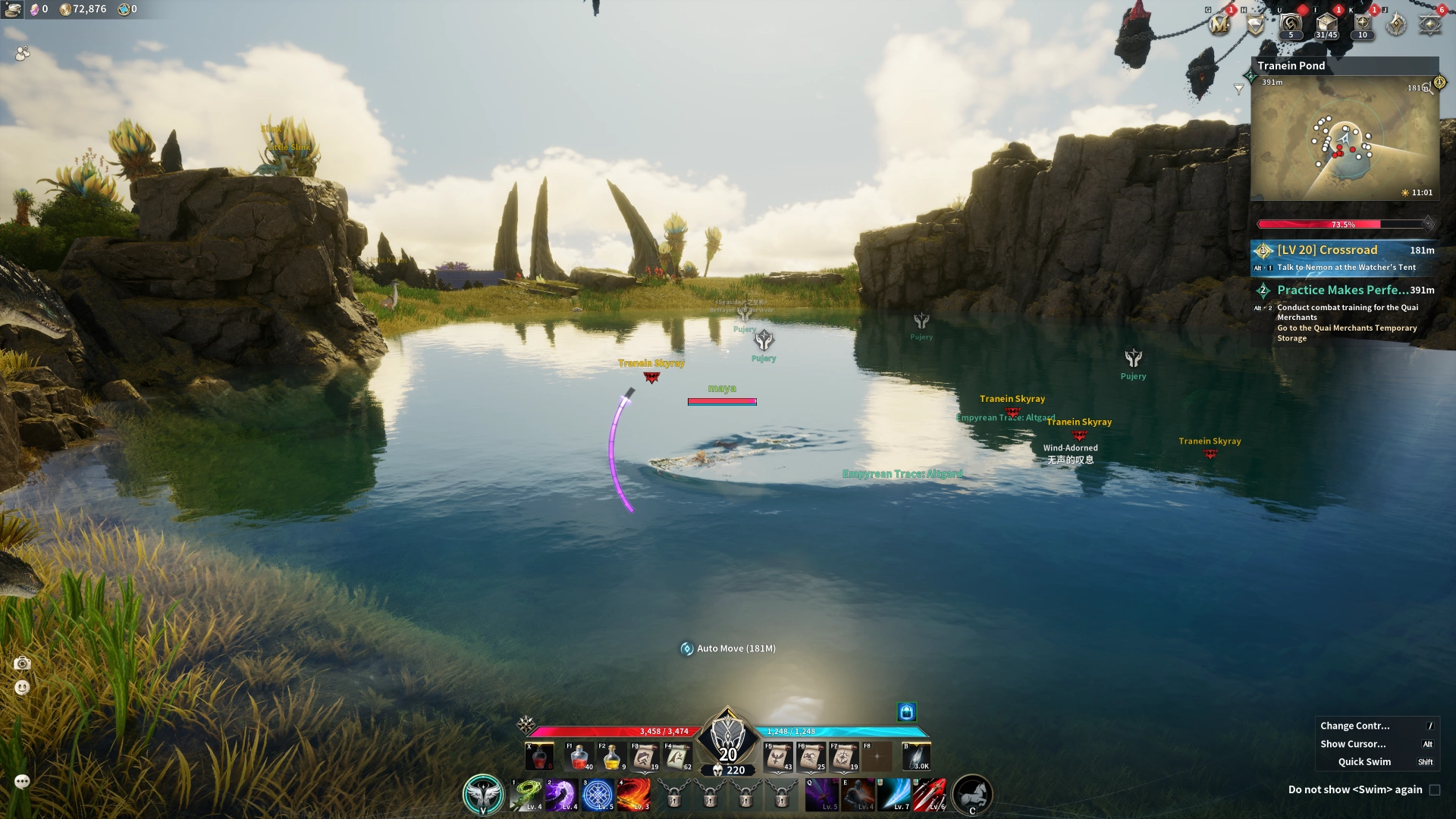This screenshot has height=819, width=1456.
Task: Activate the green whirlwind skill Lv. 4
Action: coord(526,795)
